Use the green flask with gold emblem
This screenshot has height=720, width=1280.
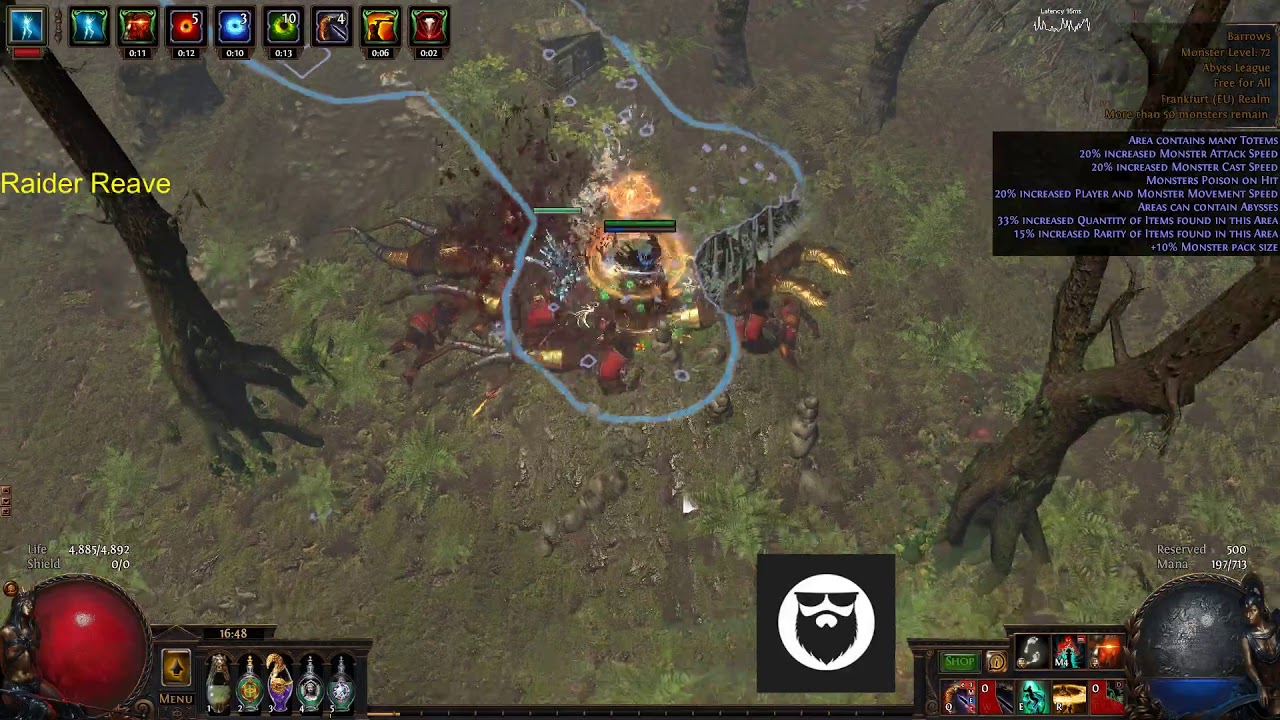249,682
